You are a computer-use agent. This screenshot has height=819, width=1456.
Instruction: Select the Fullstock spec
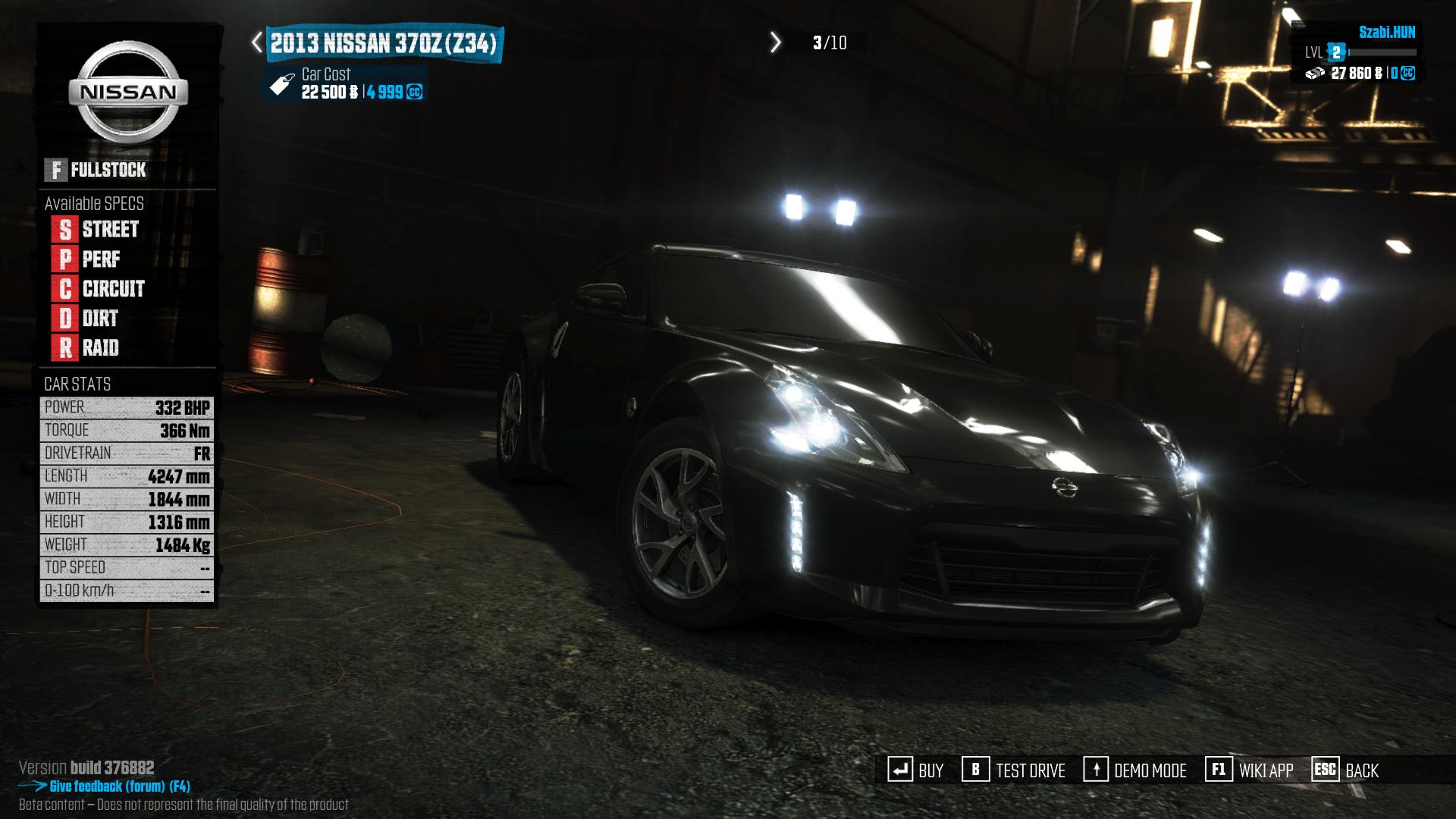96,170
